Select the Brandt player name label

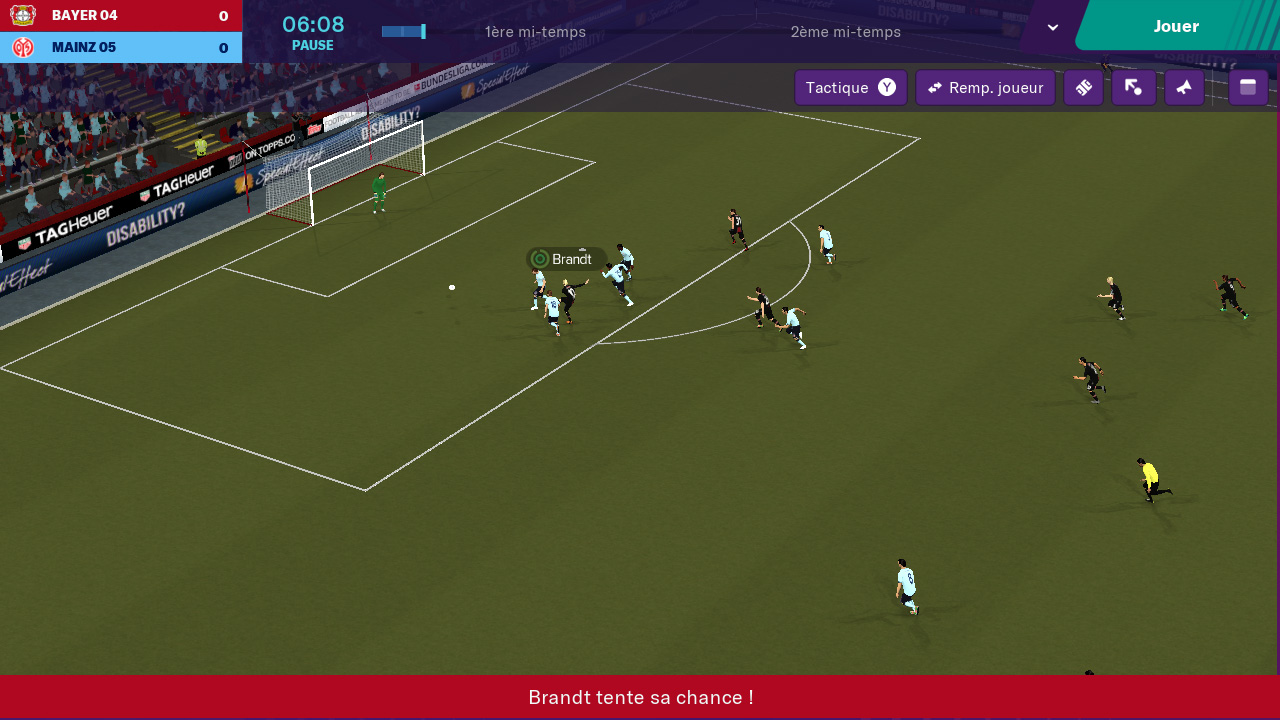(566, 259)
